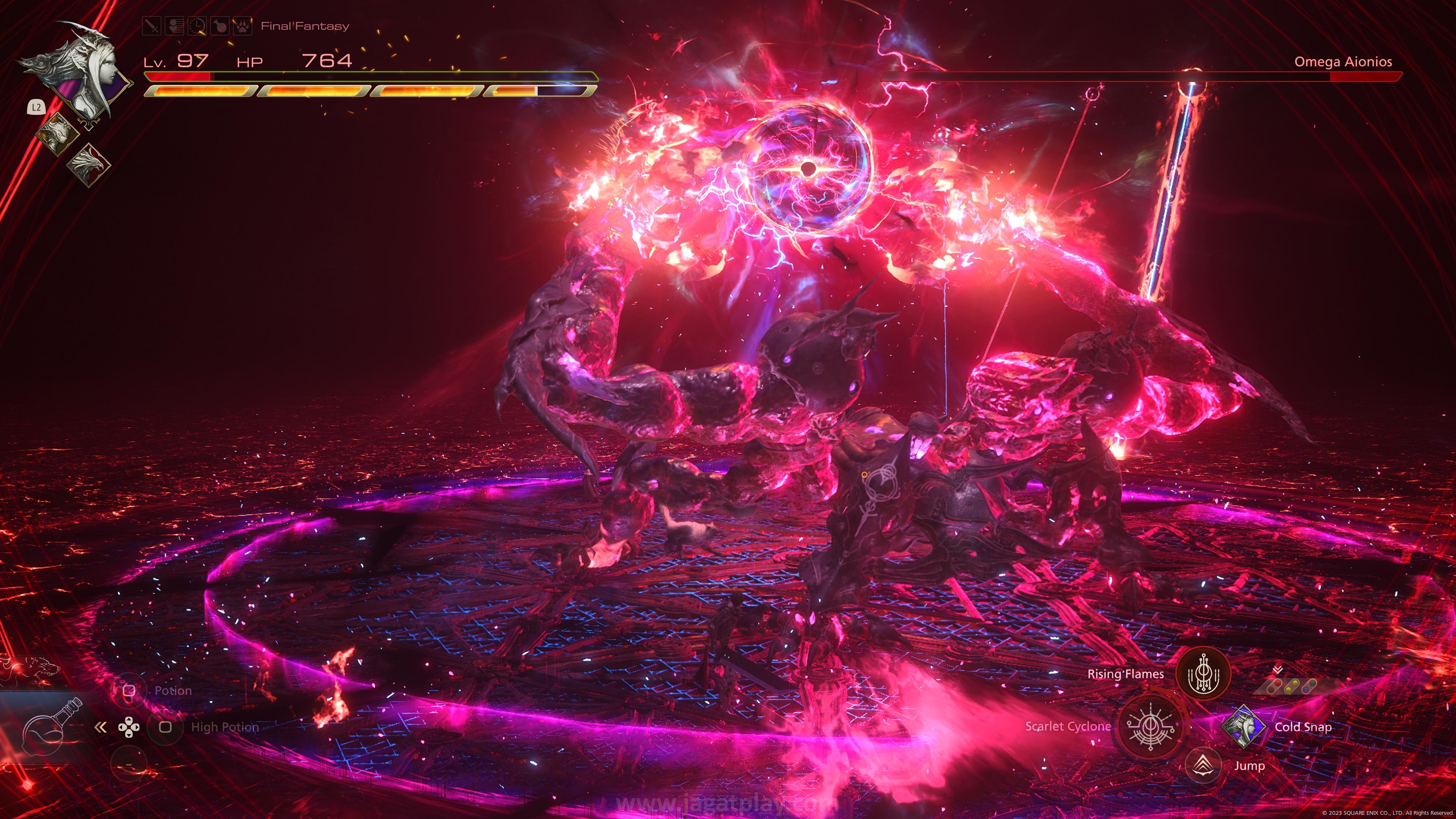This screenshot has height=819, width=1456.
Task: Click the paw print accessory status icon
Action: pyautogui.click(x=243, y=26)
